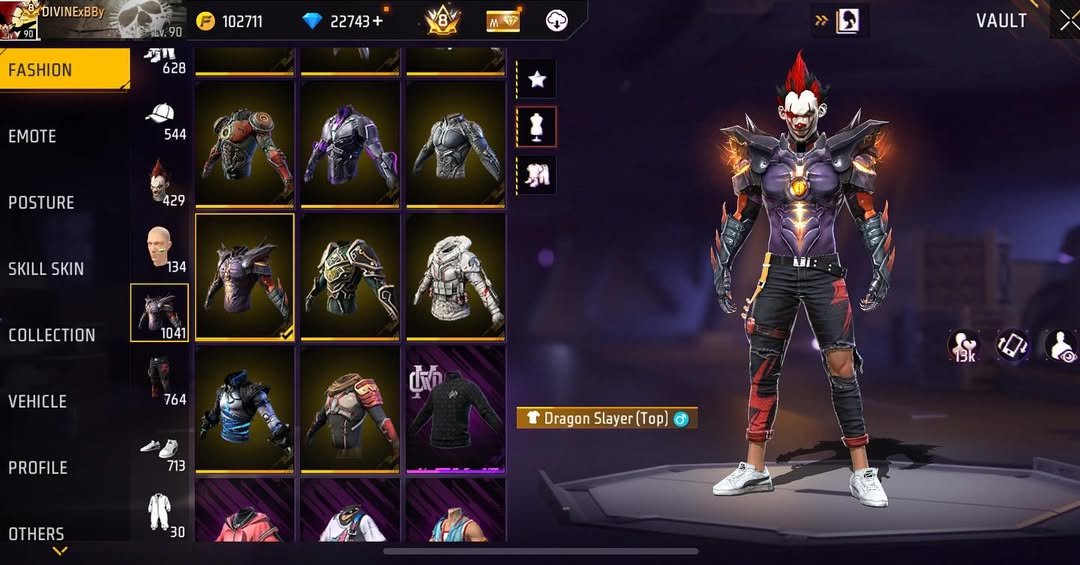Open the Profile section

click(38, 467)
